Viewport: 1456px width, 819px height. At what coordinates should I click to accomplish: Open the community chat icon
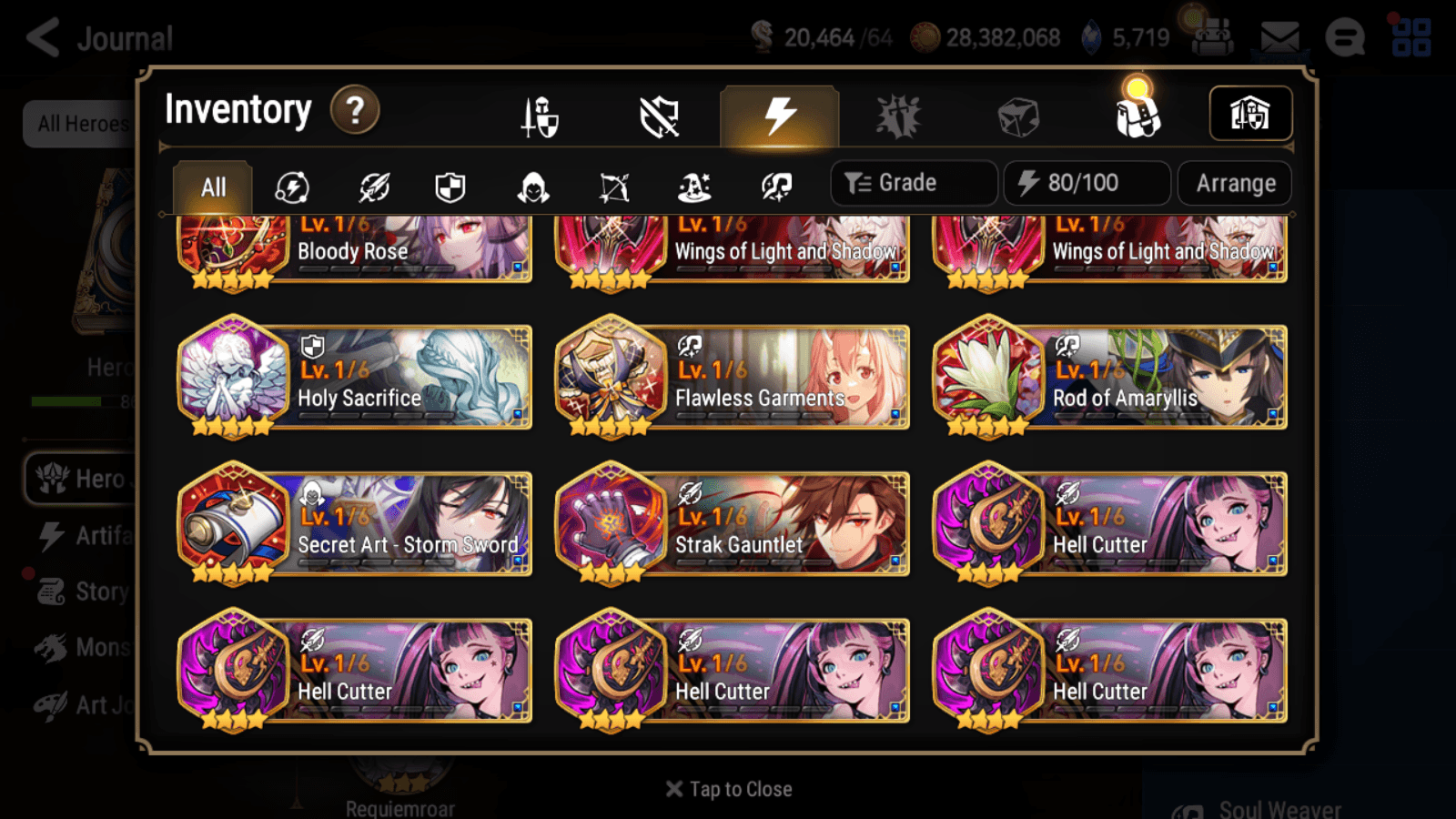tap(1345, 38)
